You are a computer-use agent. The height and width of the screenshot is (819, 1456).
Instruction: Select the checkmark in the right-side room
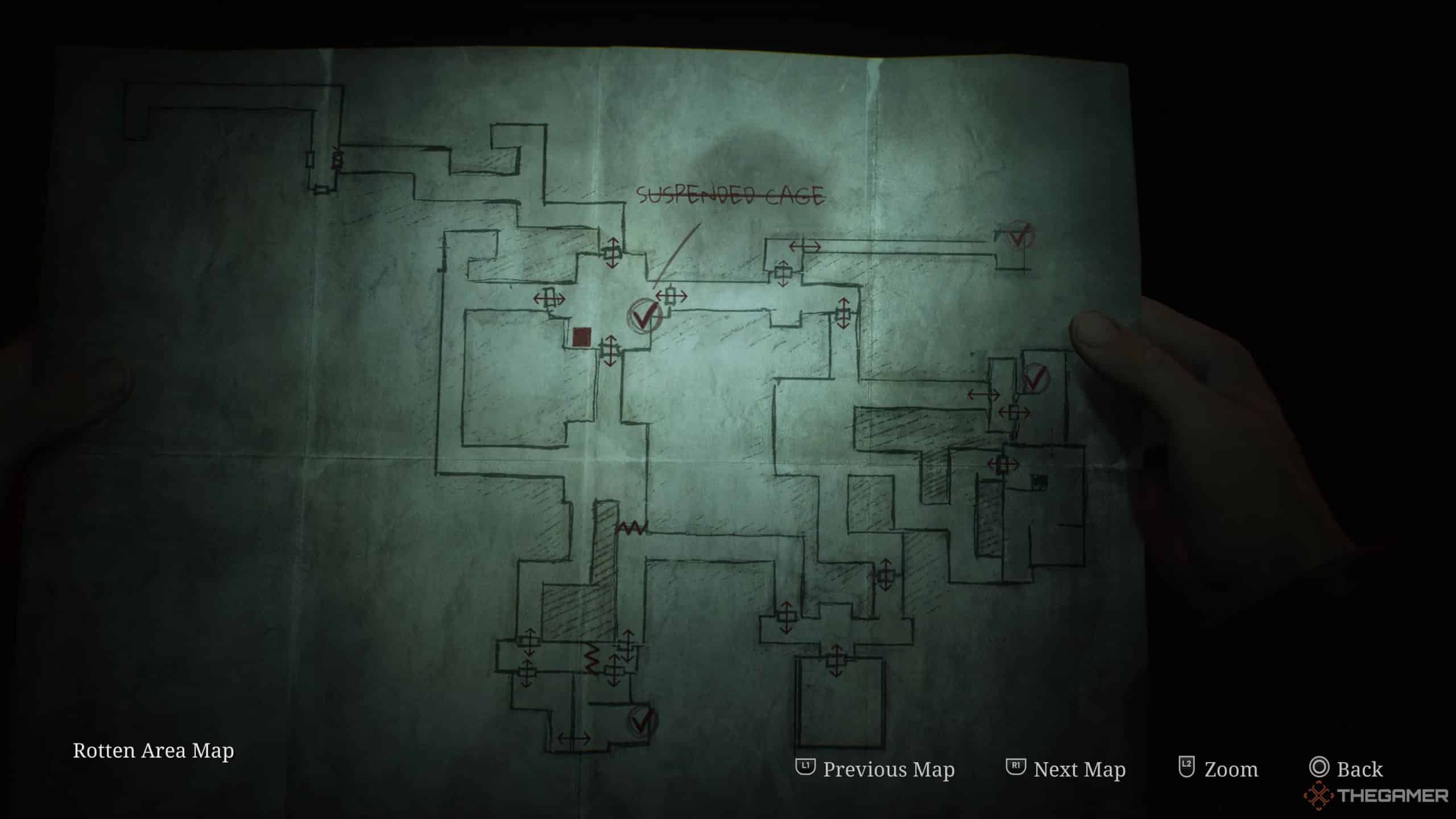coord(1035,377)
